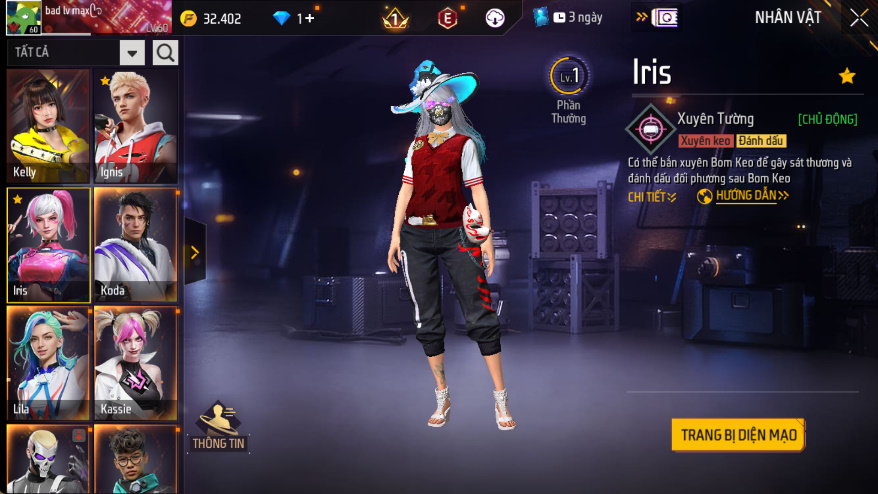Open the player profile avatar
The image size is (878, 494).
23,17
